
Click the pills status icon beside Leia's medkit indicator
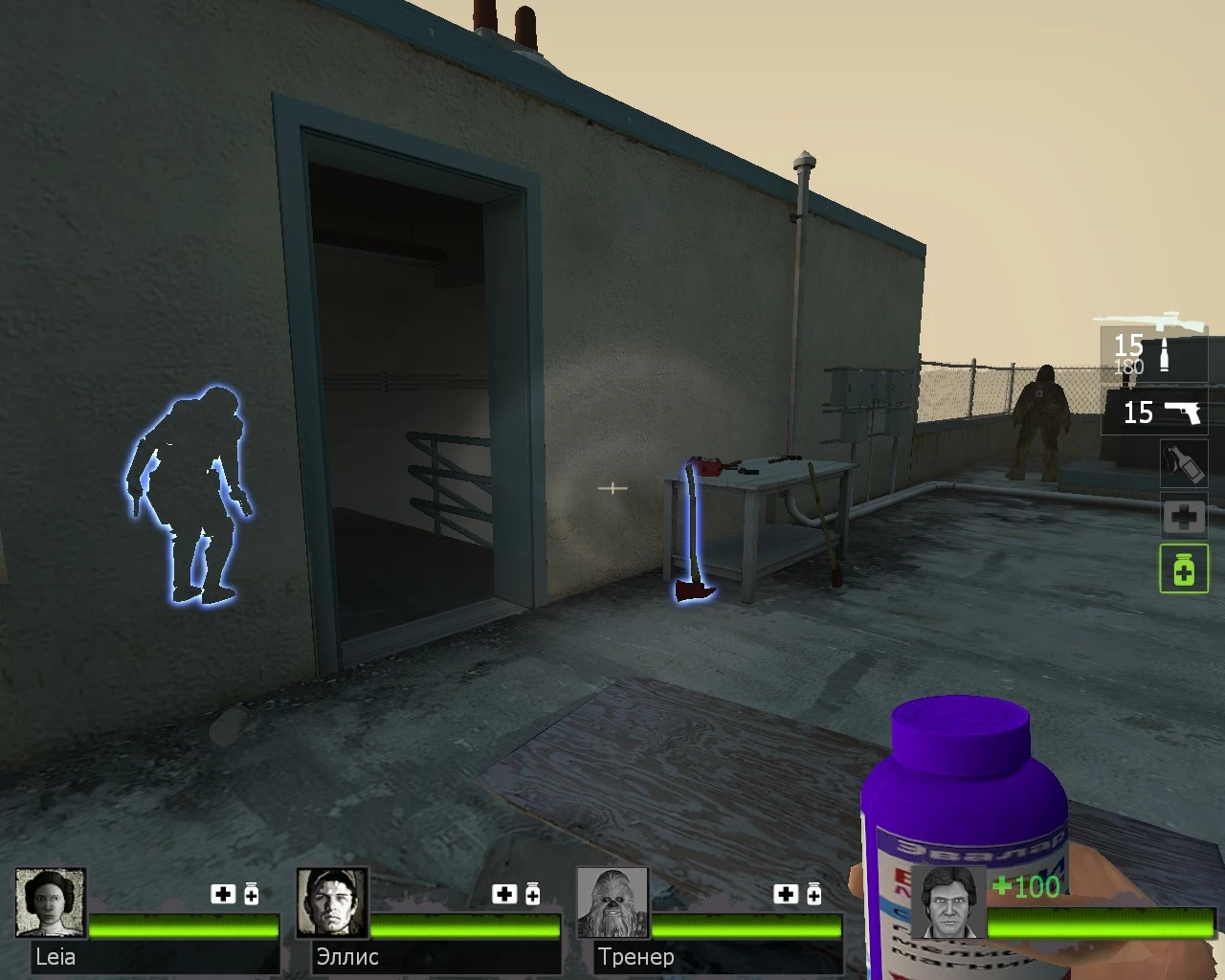tap(250, 894)
